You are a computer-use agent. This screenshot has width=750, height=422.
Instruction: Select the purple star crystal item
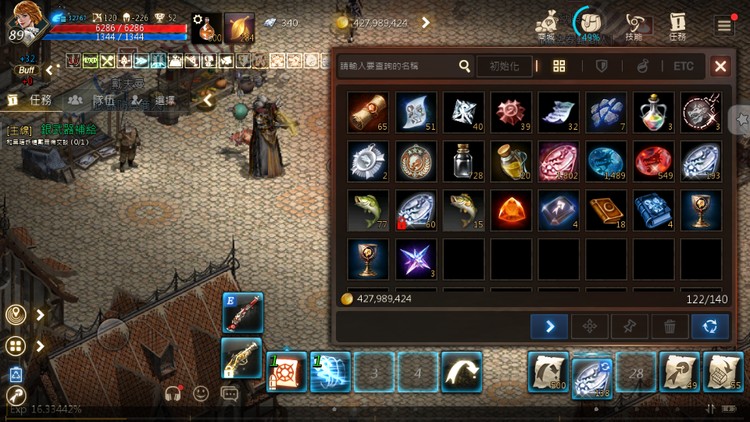pos(414,258)
